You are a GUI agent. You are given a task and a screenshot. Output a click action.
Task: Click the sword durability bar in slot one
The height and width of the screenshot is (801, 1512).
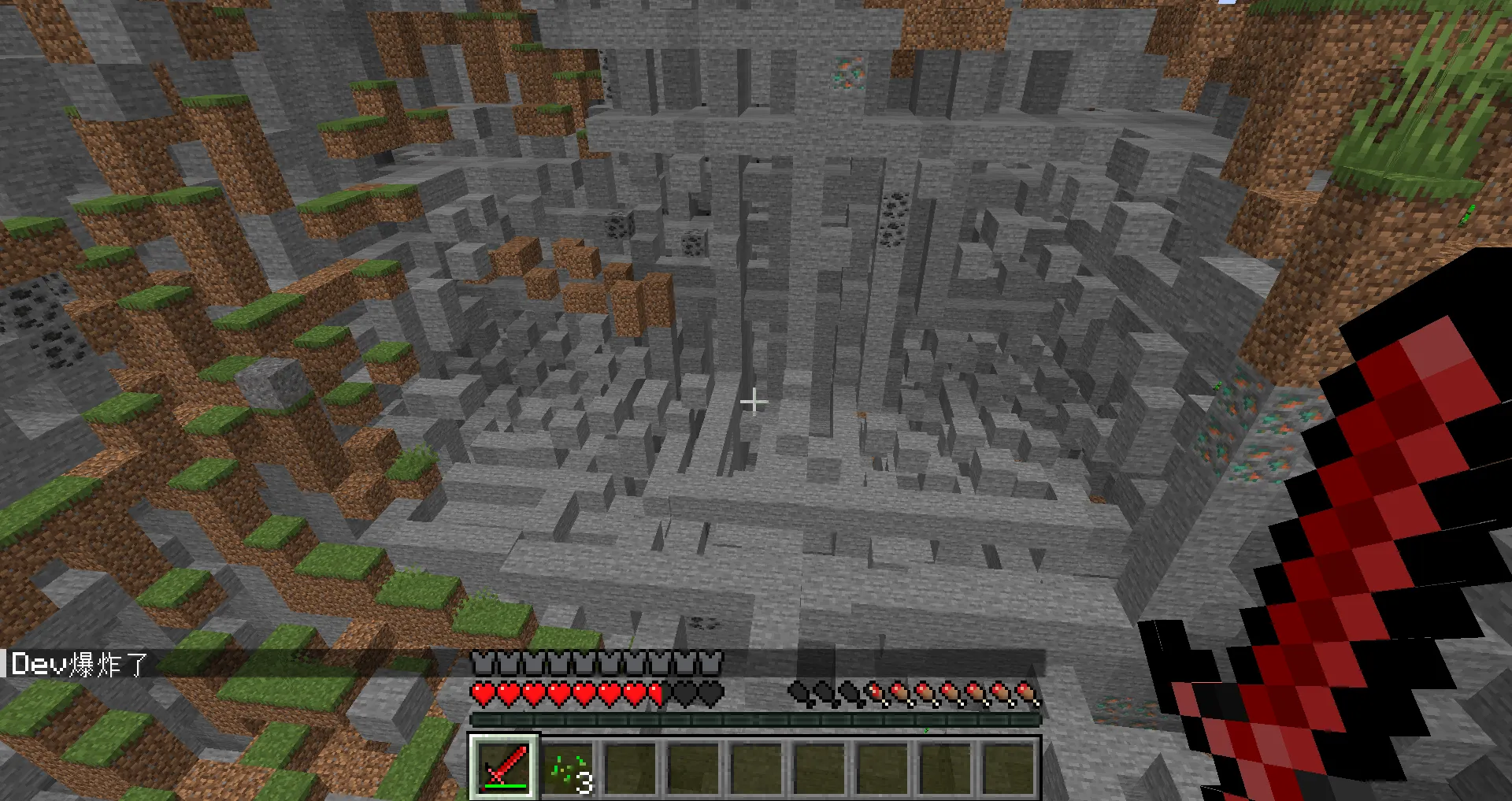[504, 785]
